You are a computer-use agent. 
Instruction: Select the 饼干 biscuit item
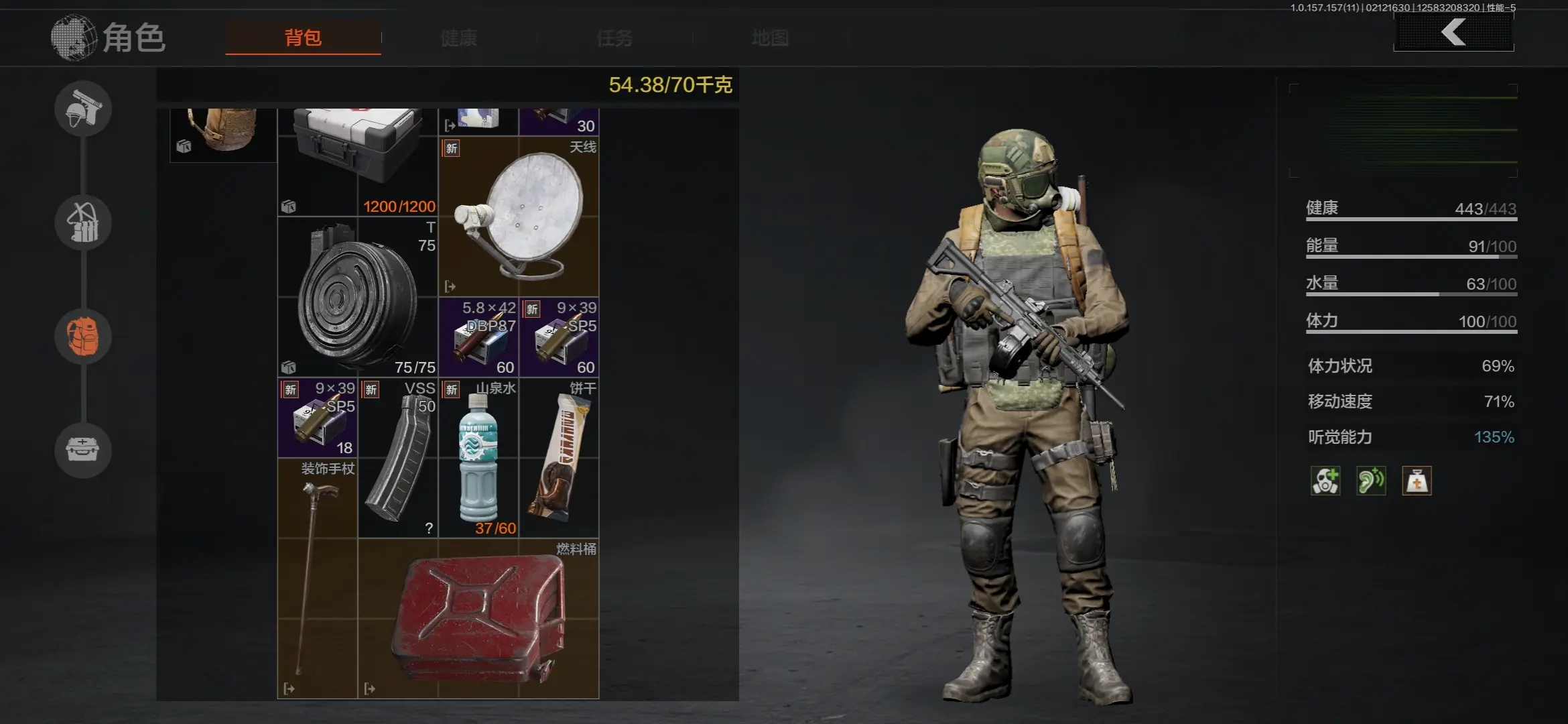tap(559, 458)
